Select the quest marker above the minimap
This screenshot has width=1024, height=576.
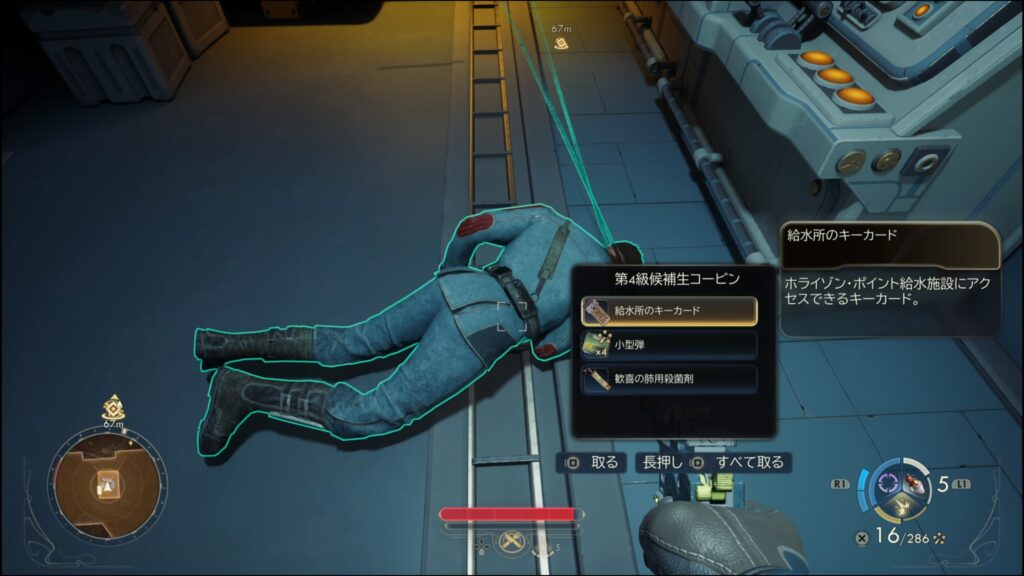pos(113,407)
